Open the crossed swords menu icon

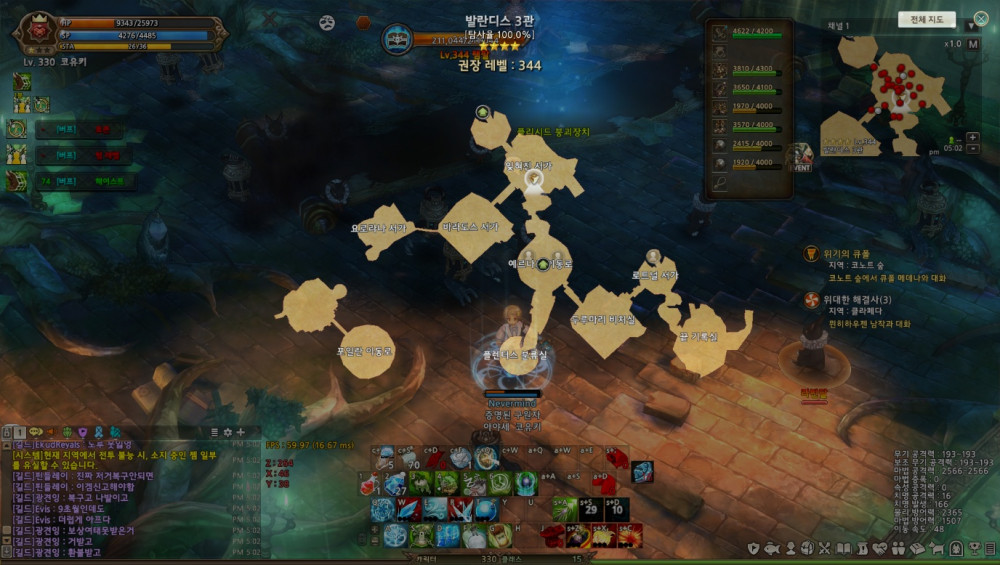(x=824, y=549)
